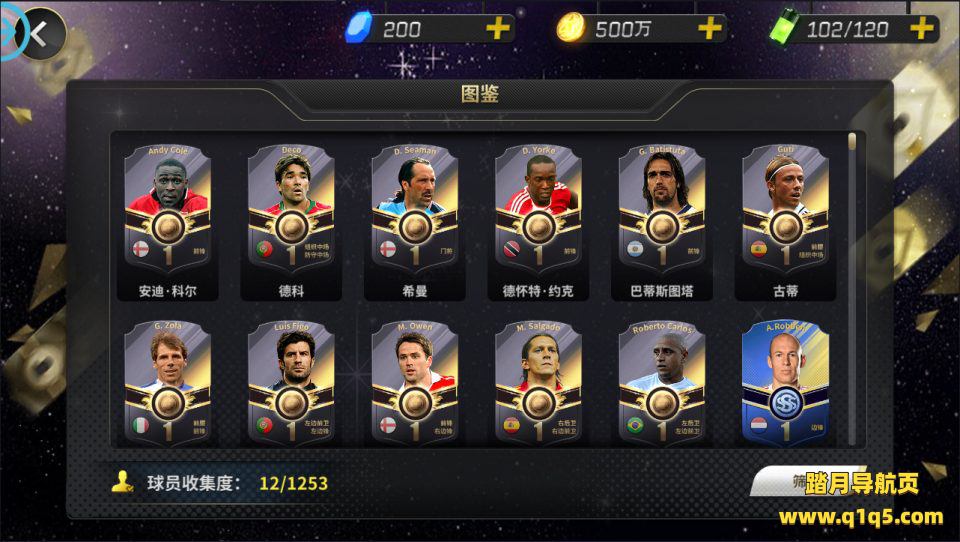Refill the green energy battery
960x542 pixels.
pos(920,29)
